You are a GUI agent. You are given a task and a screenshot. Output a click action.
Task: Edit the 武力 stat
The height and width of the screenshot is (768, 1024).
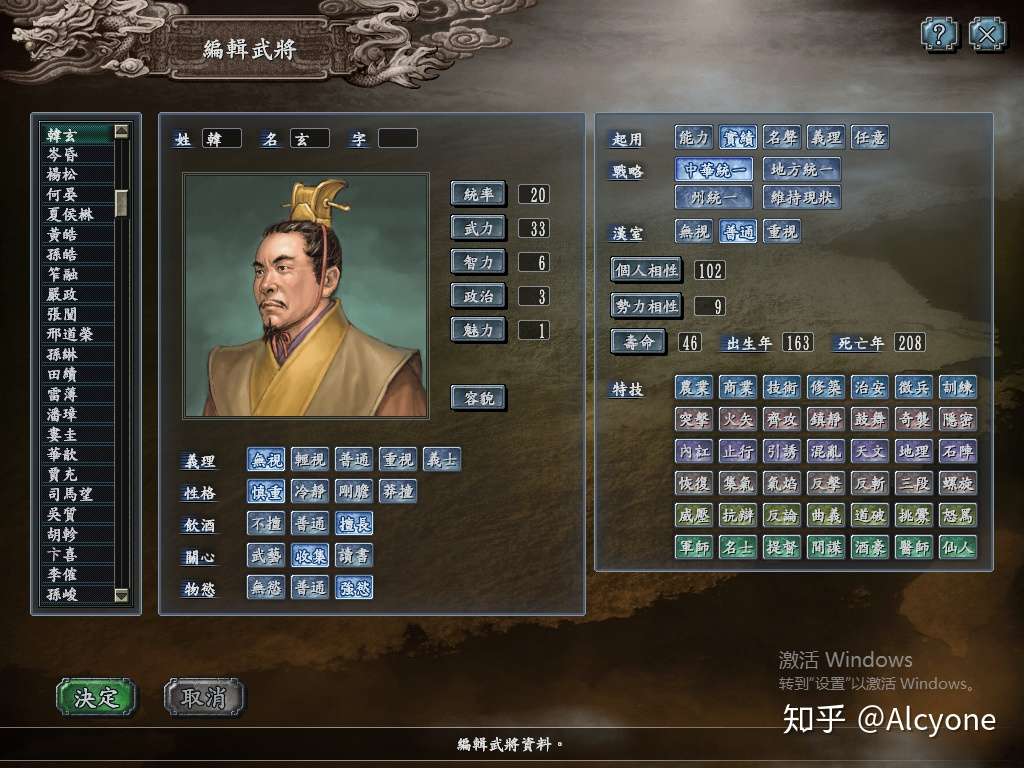point(478,228)
